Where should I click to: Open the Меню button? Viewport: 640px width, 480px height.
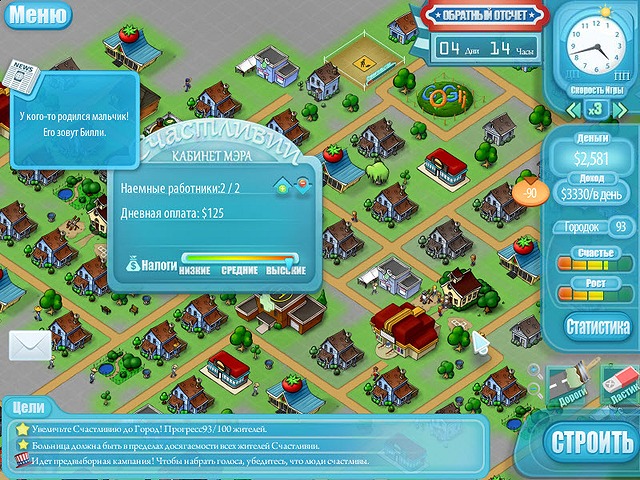(38, 15)
